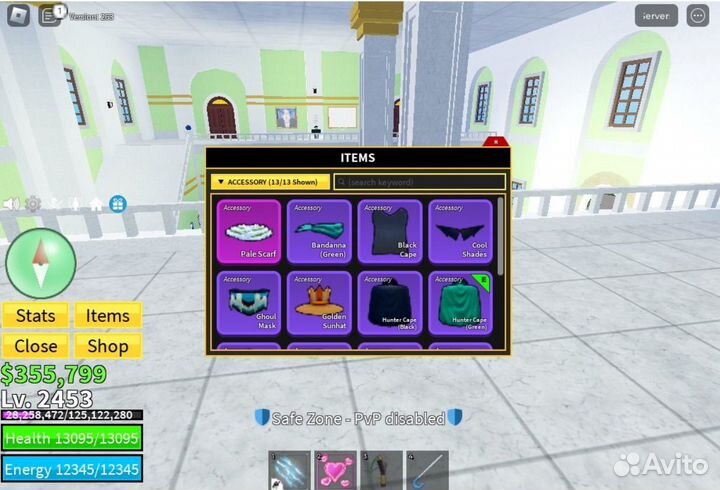The width and height of the screenshot is (720, 490).
Task: Pick the Cool Shades accessory
Action: [x=460, y=232]
